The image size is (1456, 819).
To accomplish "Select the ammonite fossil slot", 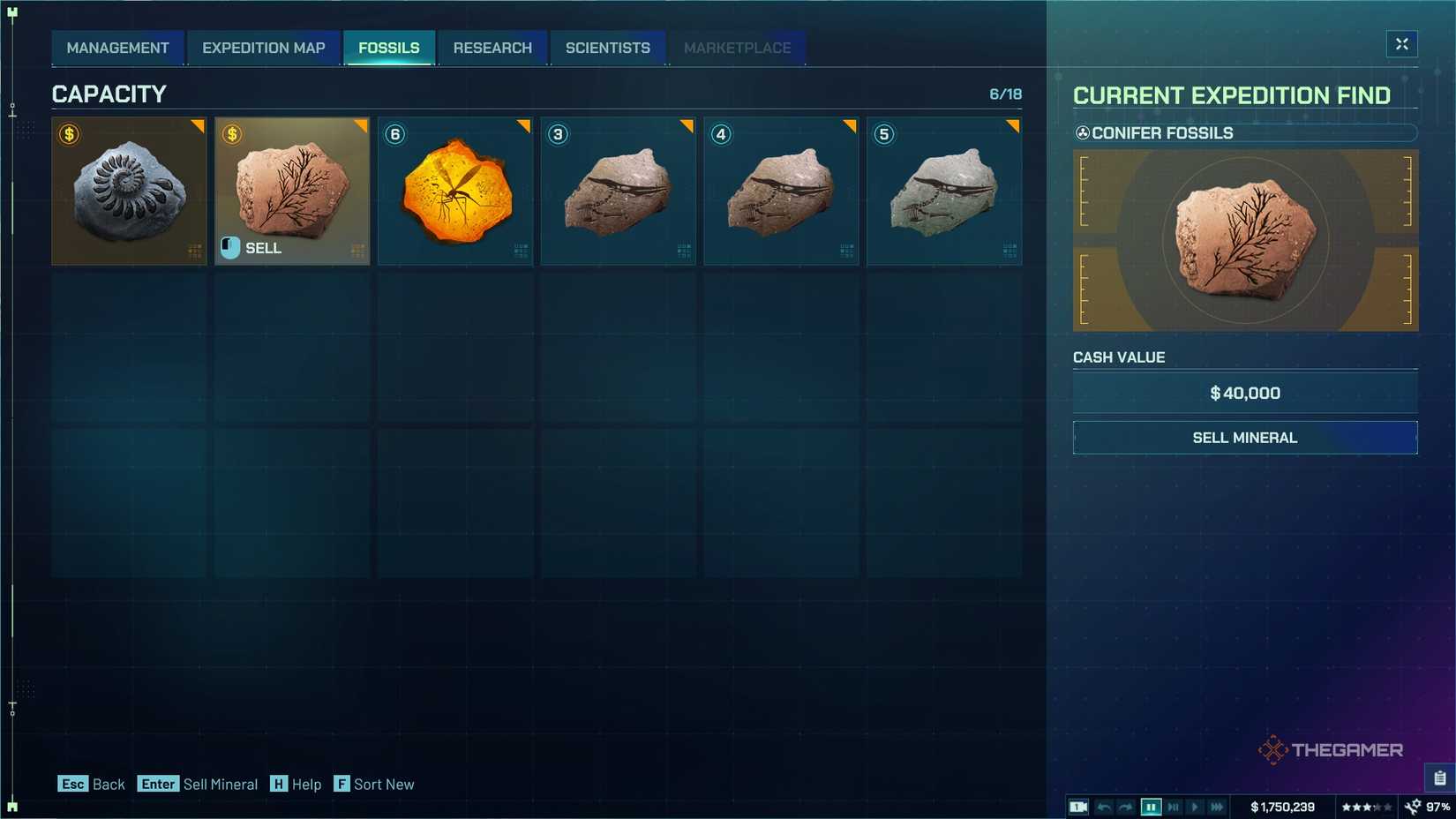I will pos(129,191).
